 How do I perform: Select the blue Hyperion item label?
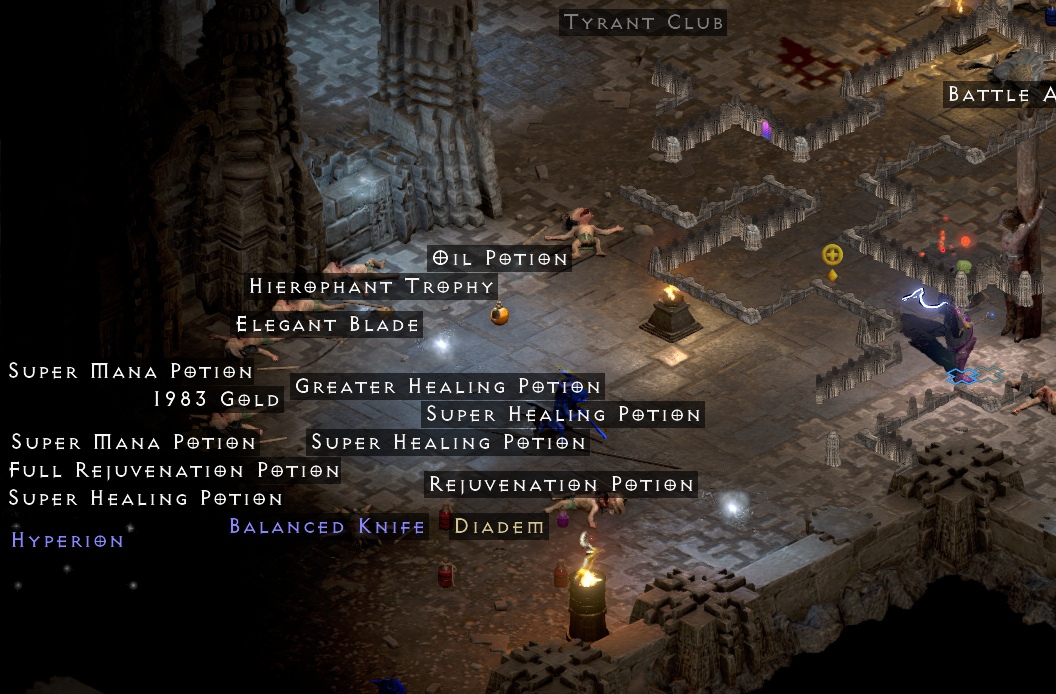(x=68, y=540)
